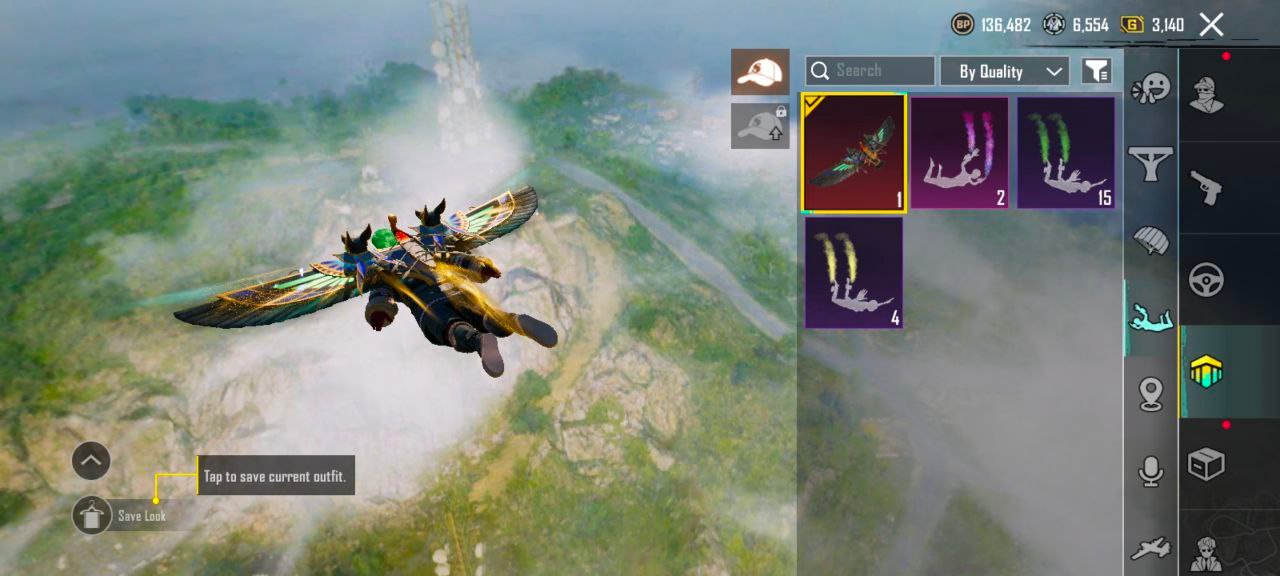The image size is (1280, 576).
Task: Choose the pink smoke trail item
Action: coord(960,153)
